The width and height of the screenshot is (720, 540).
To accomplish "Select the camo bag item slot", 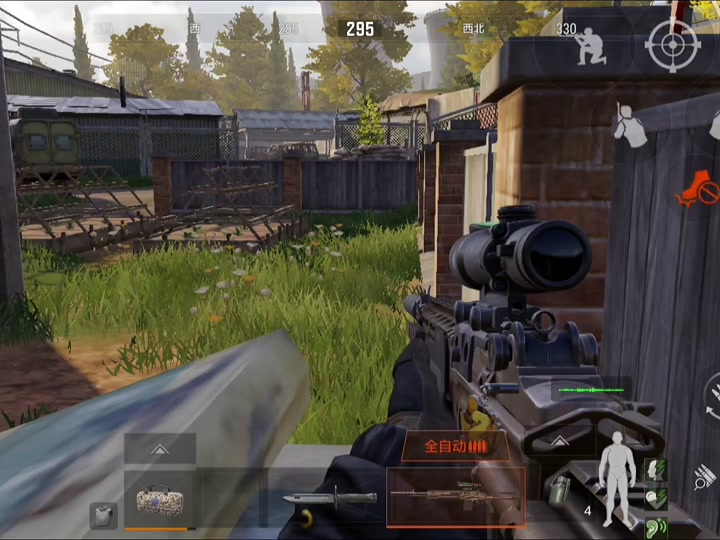I will coord(160,498).
